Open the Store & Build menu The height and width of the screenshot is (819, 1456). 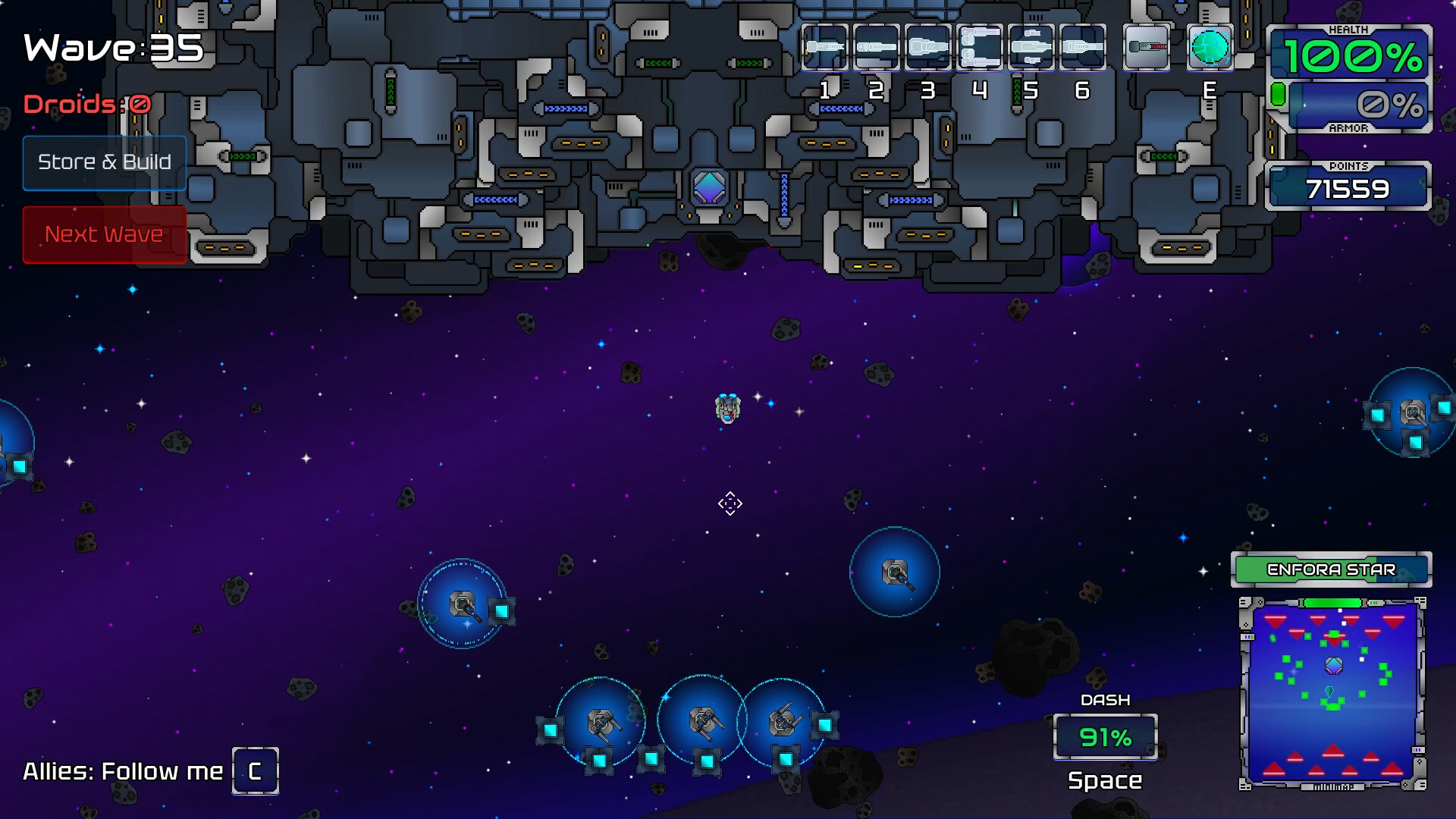(x=105, y=162)
